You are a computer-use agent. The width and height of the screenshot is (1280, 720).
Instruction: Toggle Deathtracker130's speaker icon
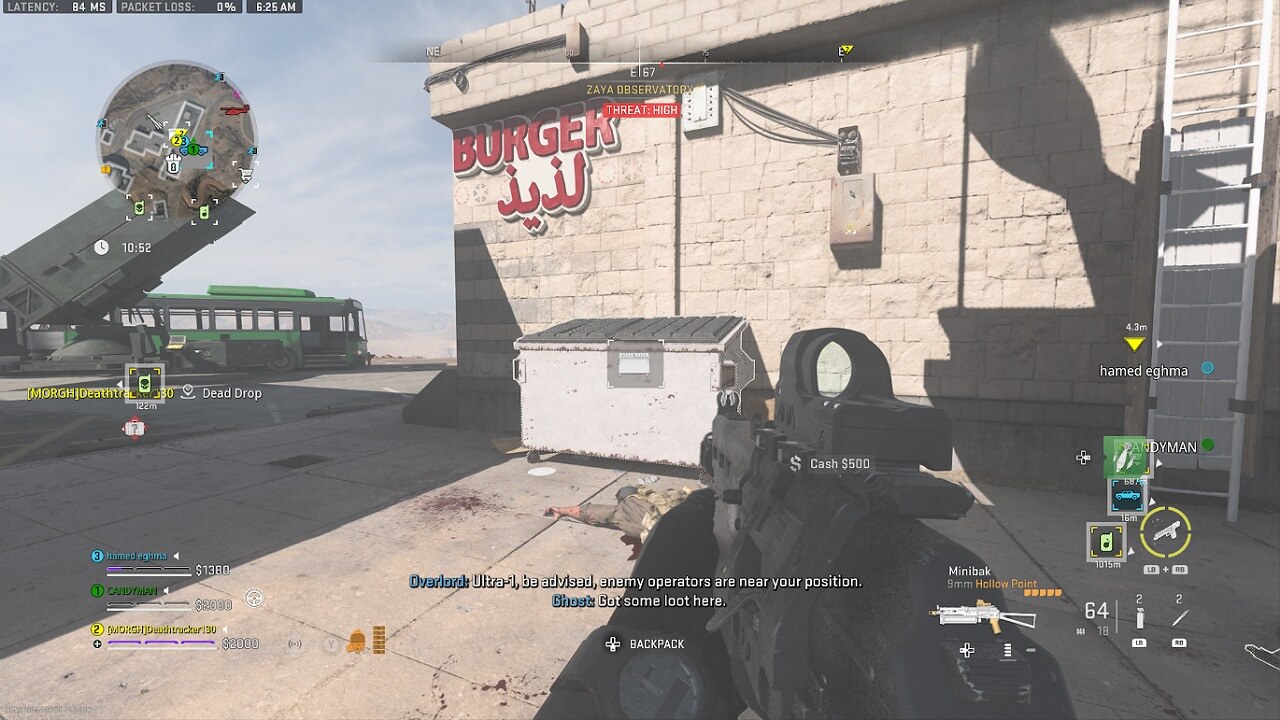pyautogui.click(x=225, y=630)
